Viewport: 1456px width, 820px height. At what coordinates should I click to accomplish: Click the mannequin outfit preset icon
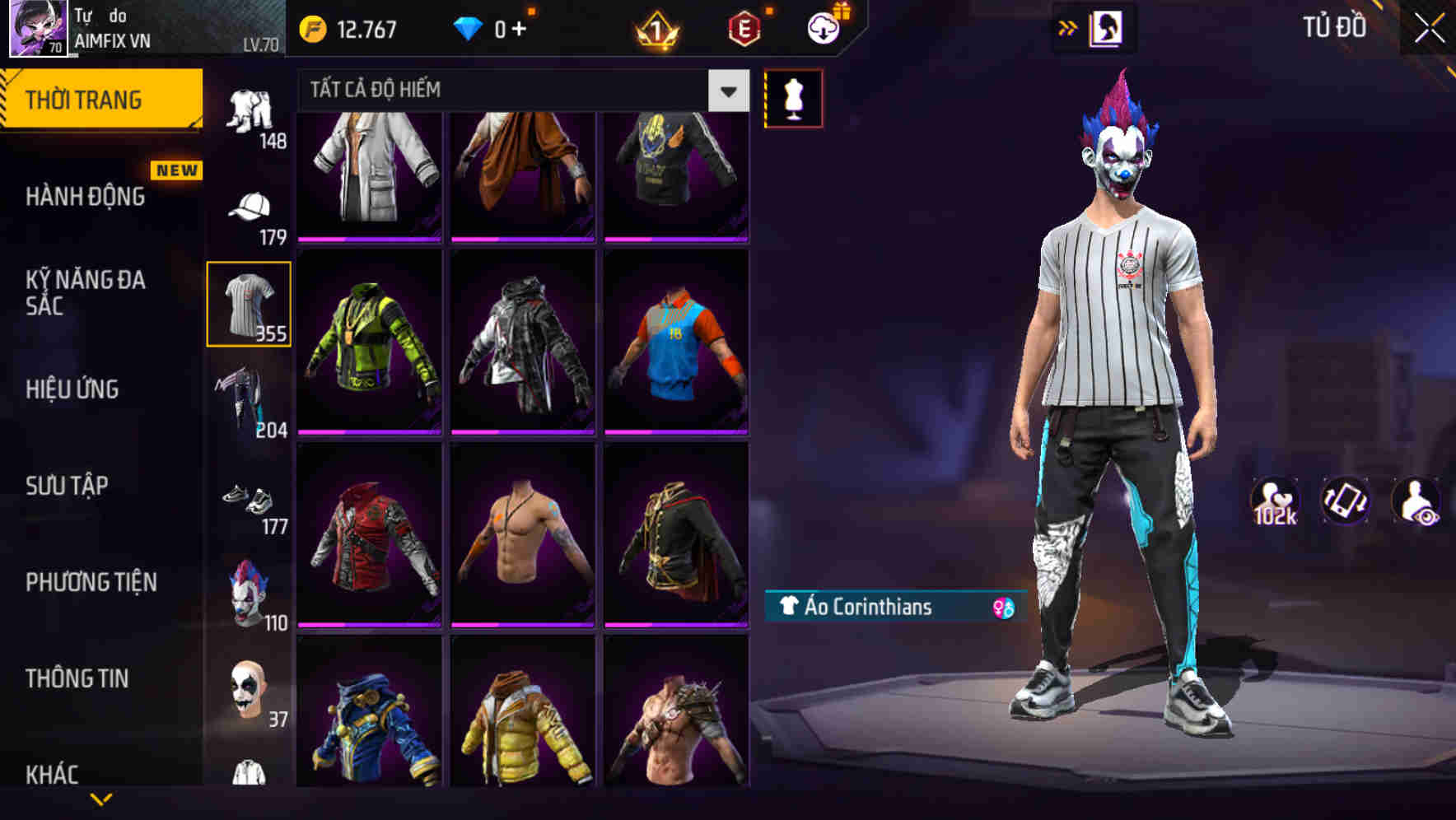coord(793,98)
